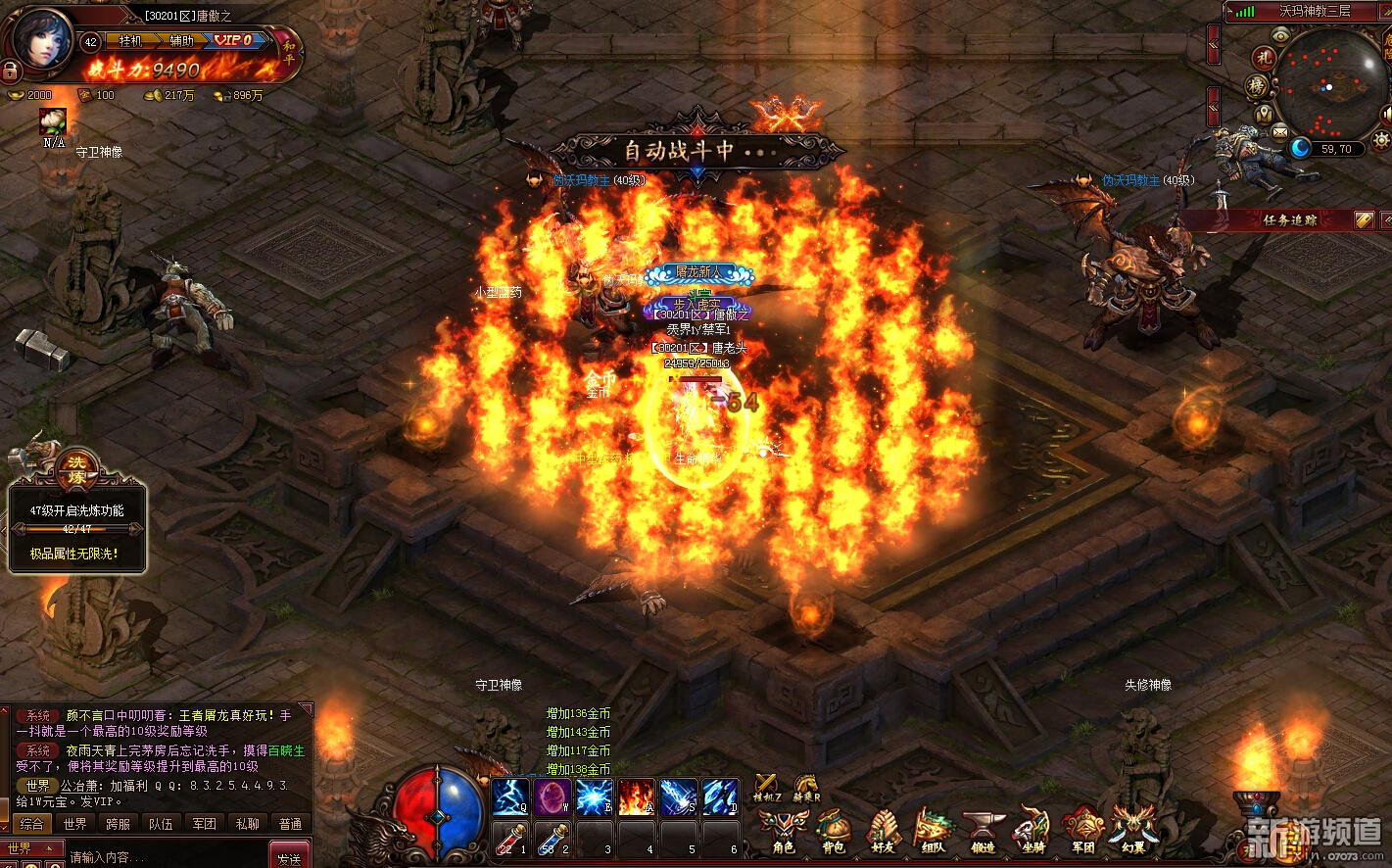Use the purple orb skill on W

[552, 796]
